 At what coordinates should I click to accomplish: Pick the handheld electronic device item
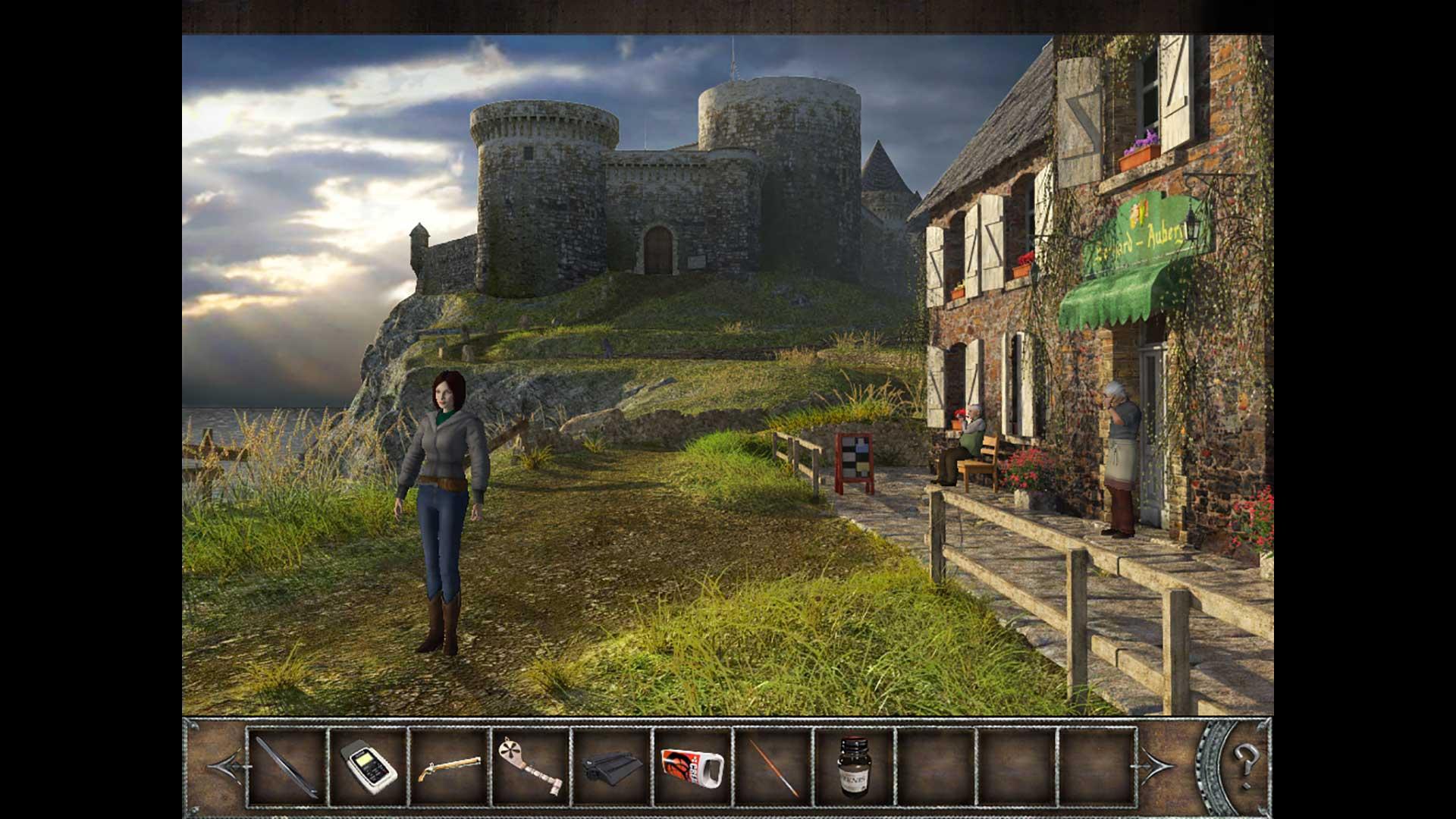369,767
